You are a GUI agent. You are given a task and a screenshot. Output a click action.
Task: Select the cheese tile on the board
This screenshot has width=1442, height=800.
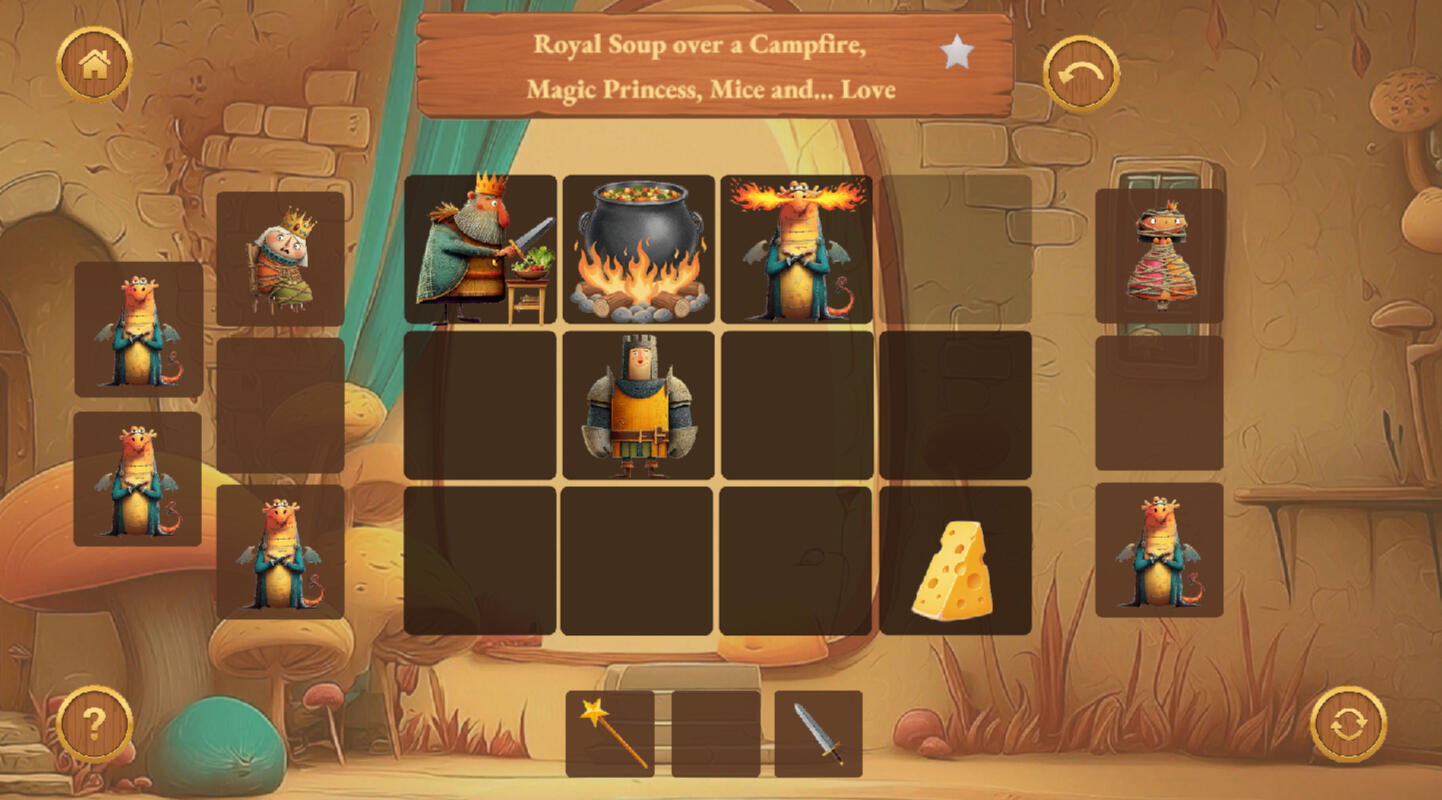(955, 561)
